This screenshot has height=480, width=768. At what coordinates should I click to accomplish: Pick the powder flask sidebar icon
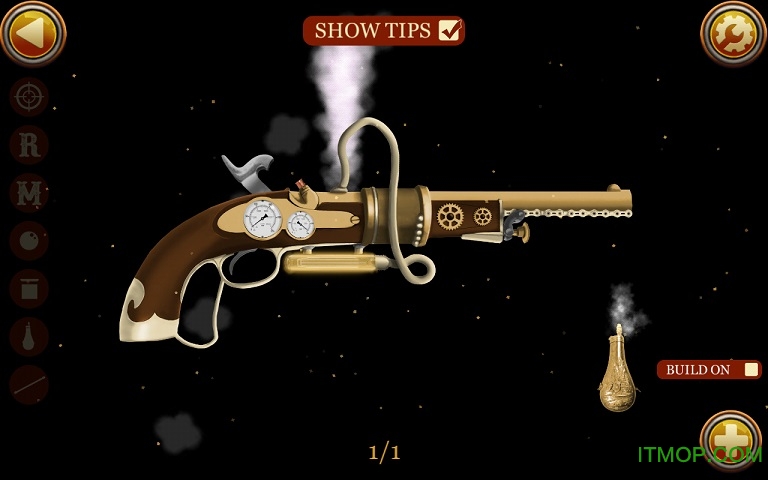(x=29, y=337)
